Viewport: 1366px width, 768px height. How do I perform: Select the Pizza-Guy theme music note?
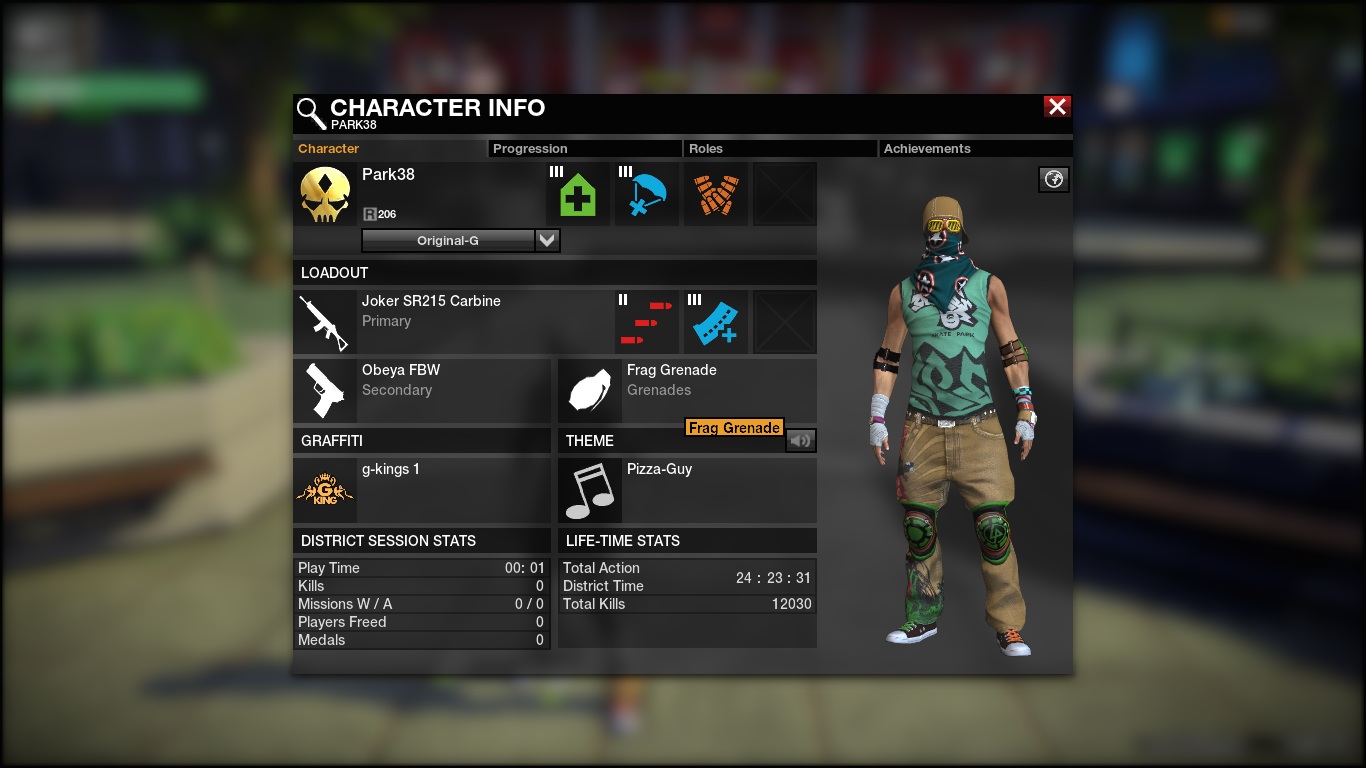590,490
